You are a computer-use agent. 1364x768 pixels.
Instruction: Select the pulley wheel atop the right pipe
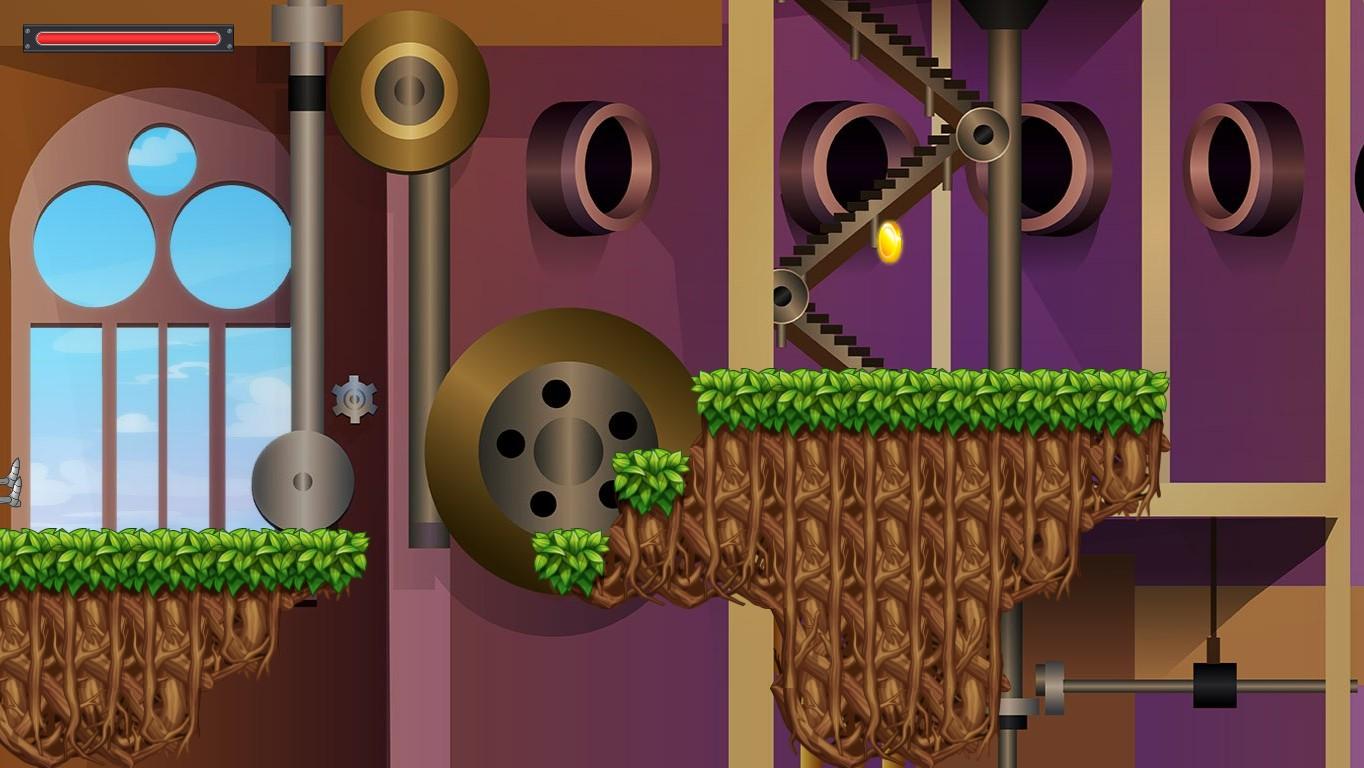(x=984, y=133)
